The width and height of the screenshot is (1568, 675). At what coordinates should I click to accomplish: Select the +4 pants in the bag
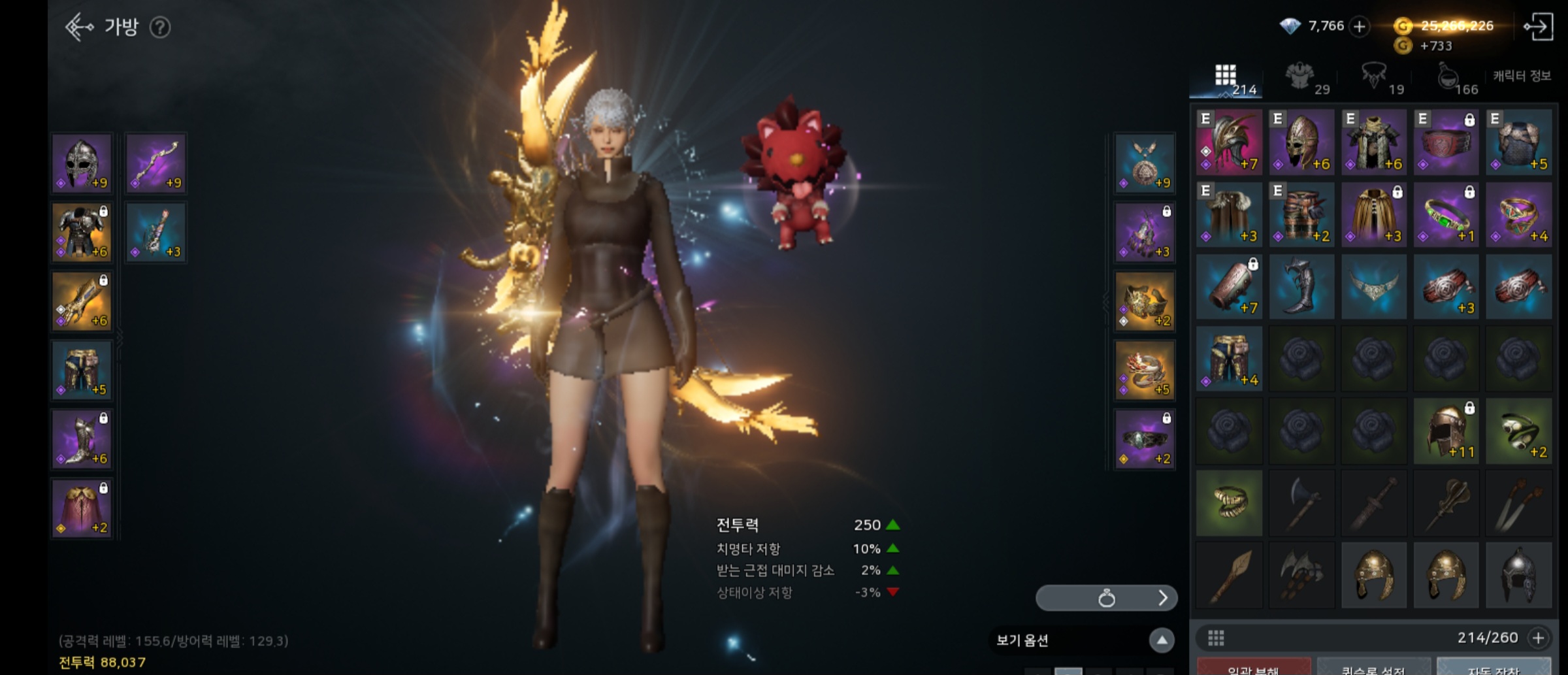[1229, 359]
